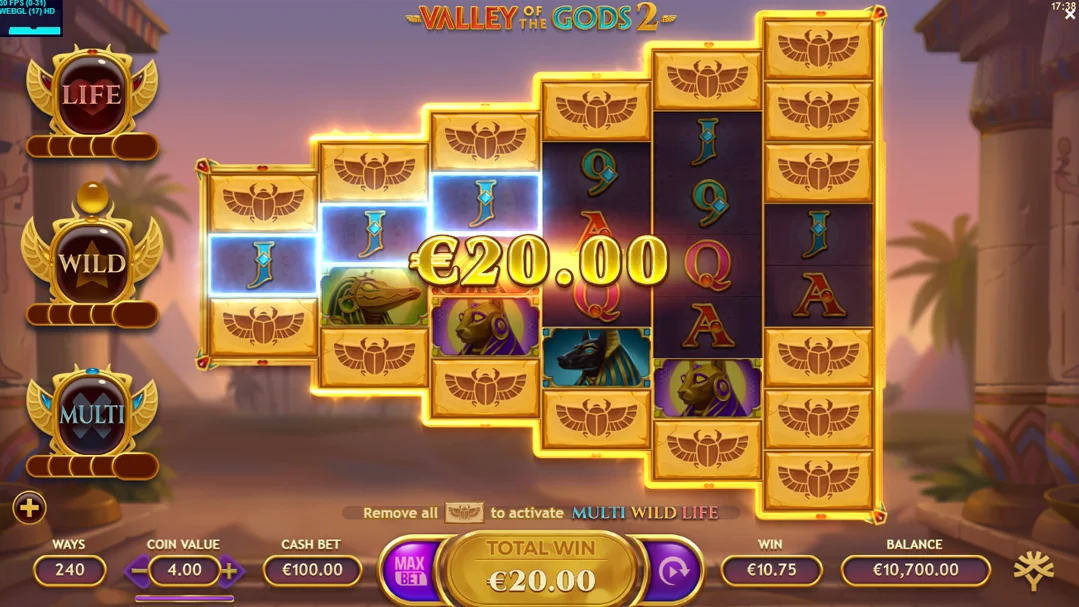Decrease the coin value with minus arrow
1079x607 pixels.
[138, 571]
